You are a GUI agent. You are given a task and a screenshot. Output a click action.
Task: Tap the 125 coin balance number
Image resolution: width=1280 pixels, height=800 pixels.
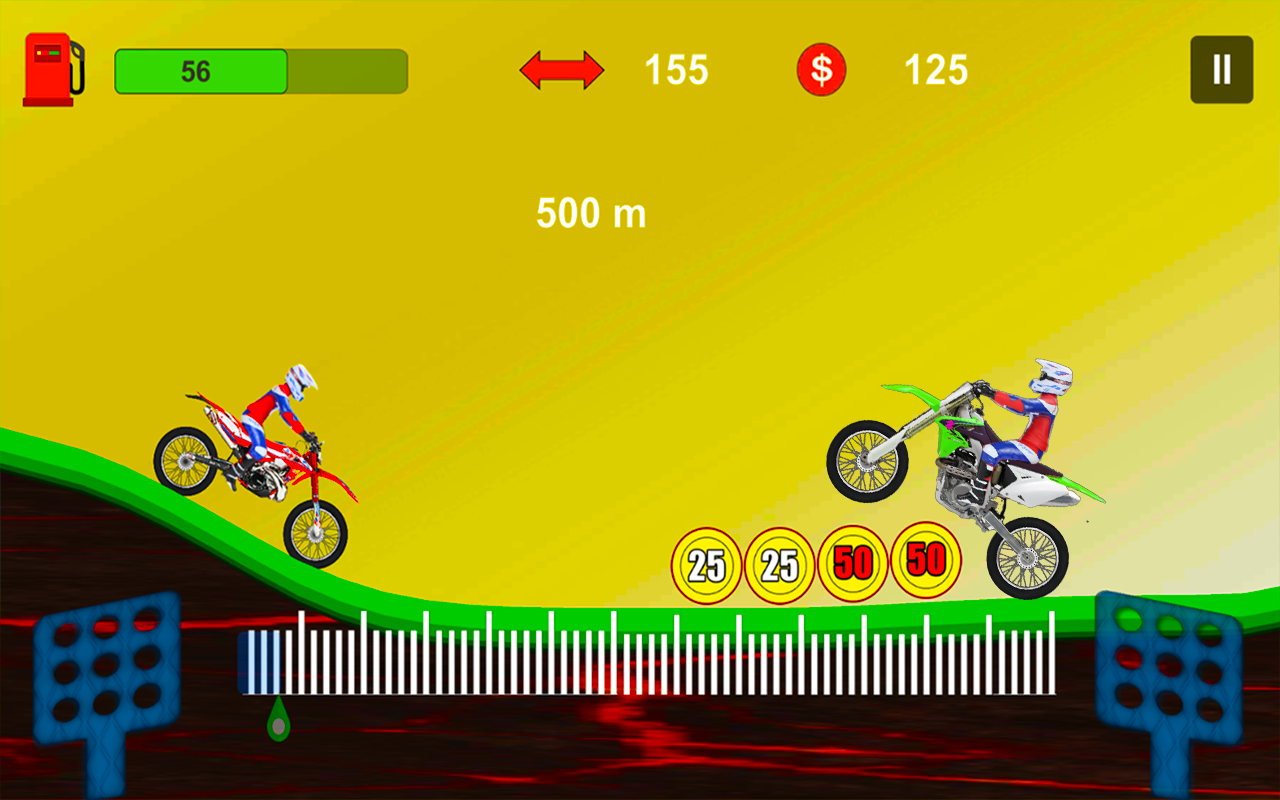[x=936, y=70]
